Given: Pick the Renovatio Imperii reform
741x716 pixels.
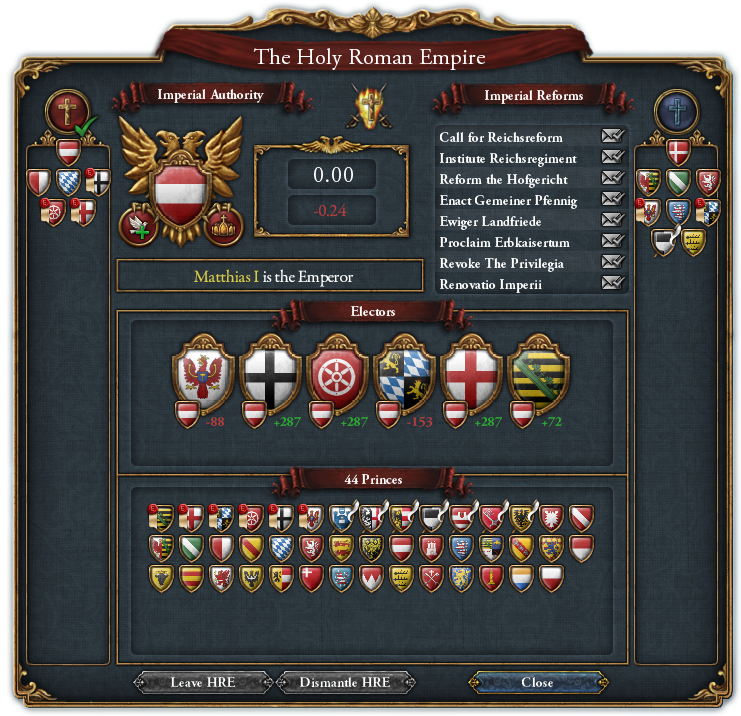Looking at the screenshot, I should (x=612, y=284).
